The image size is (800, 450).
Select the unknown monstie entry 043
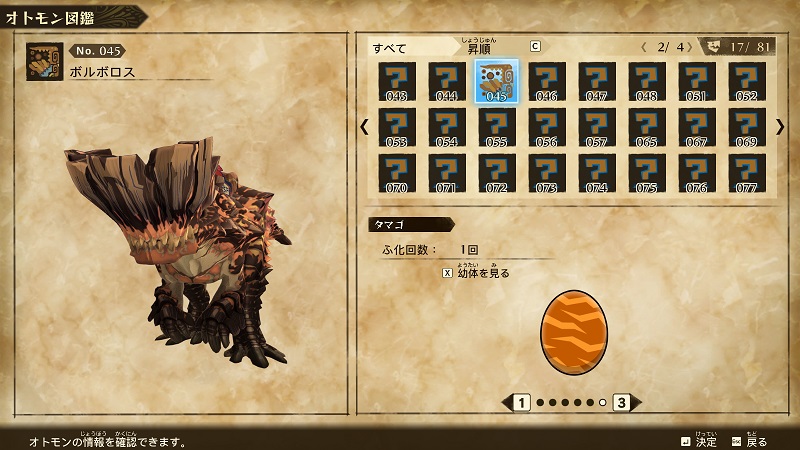click(x=396, y=82)
